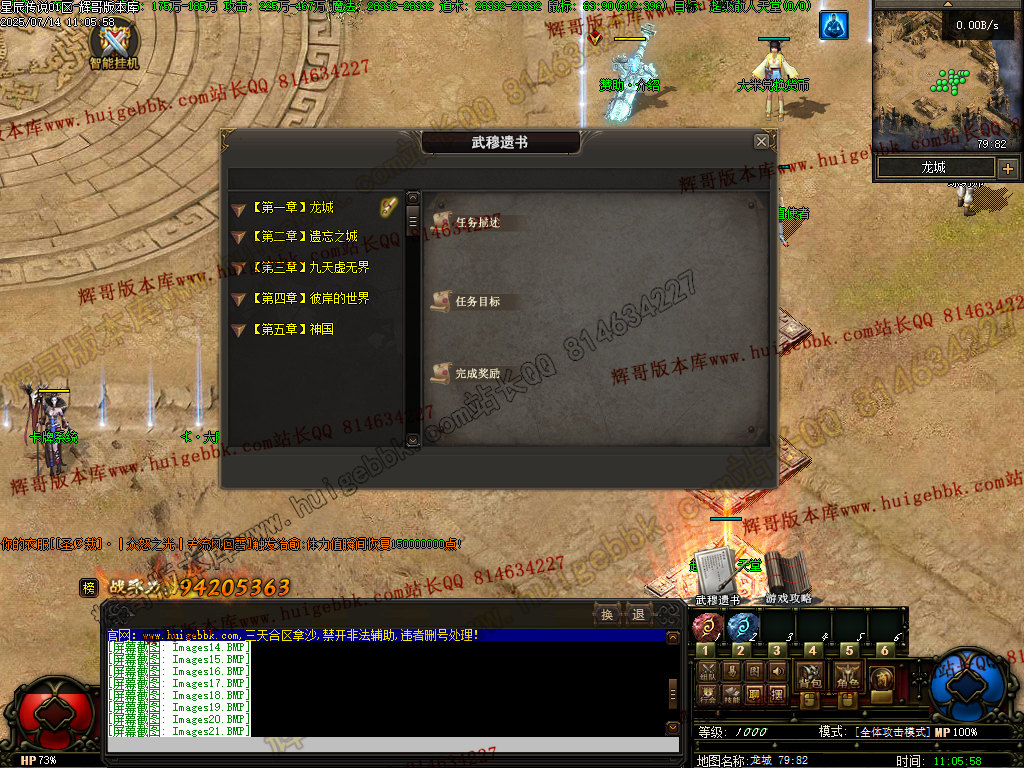Open chapter four 彼岸的世界
Viewport: 1024px width, 768px height.
click(315, 298)
